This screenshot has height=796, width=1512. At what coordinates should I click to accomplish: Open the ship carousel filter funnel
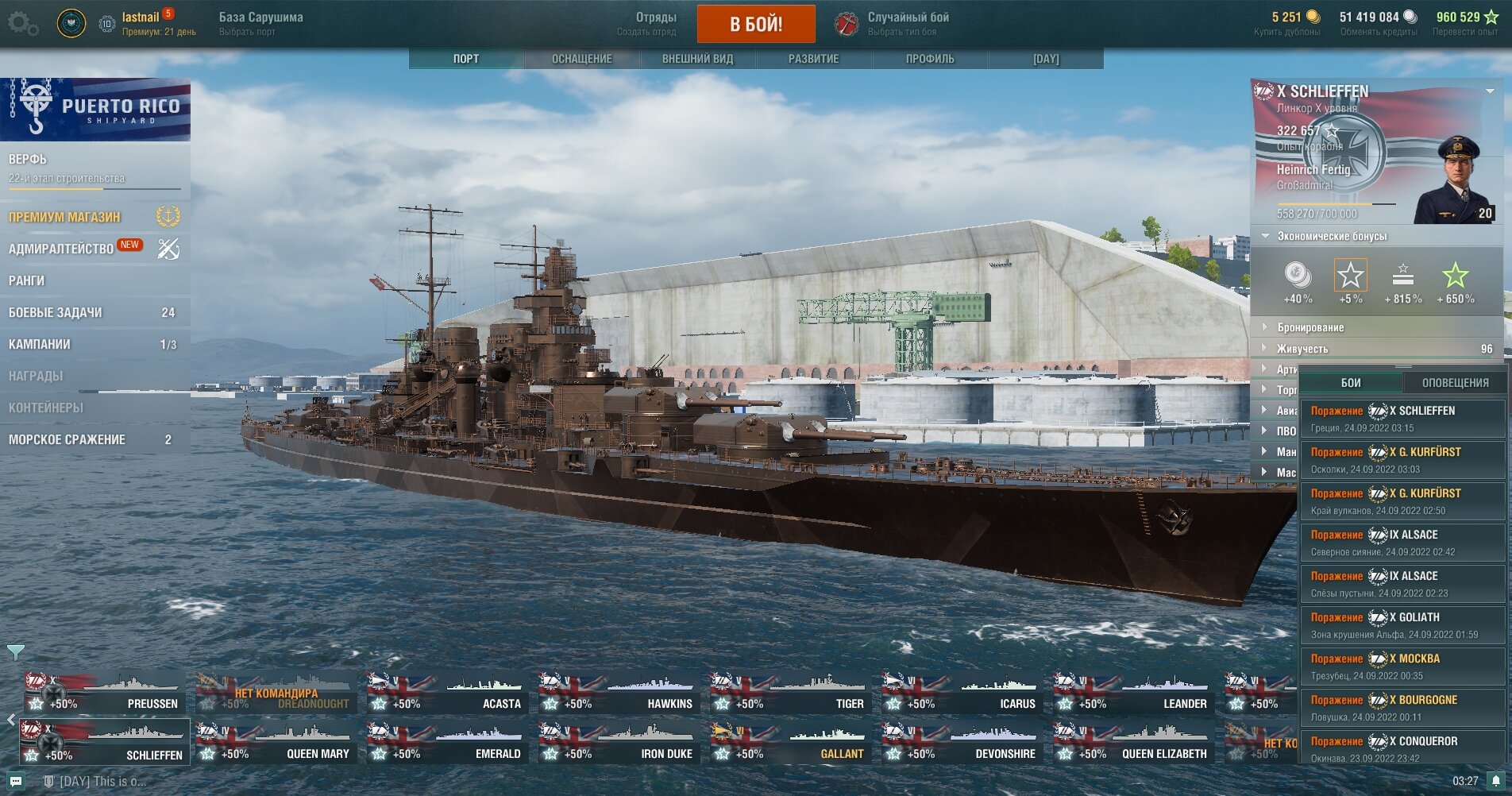15,652
